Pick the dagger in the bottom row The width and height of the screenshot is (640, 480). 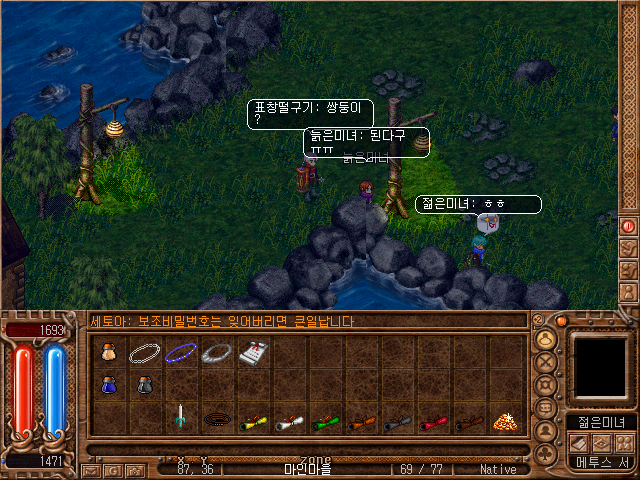pos(180,417)
